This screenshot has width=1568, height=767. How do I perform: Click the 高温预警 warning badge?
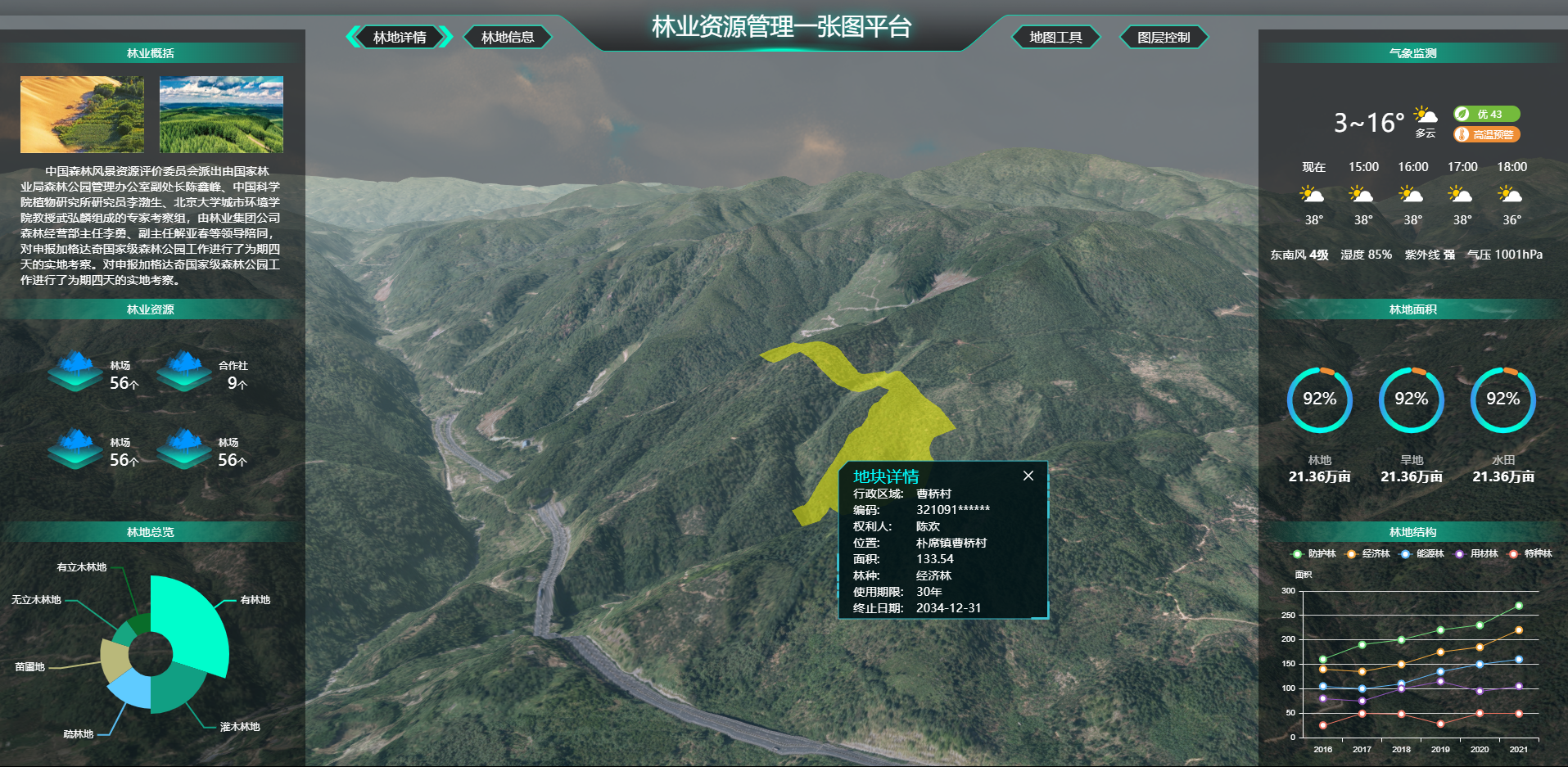point(1487,134)
